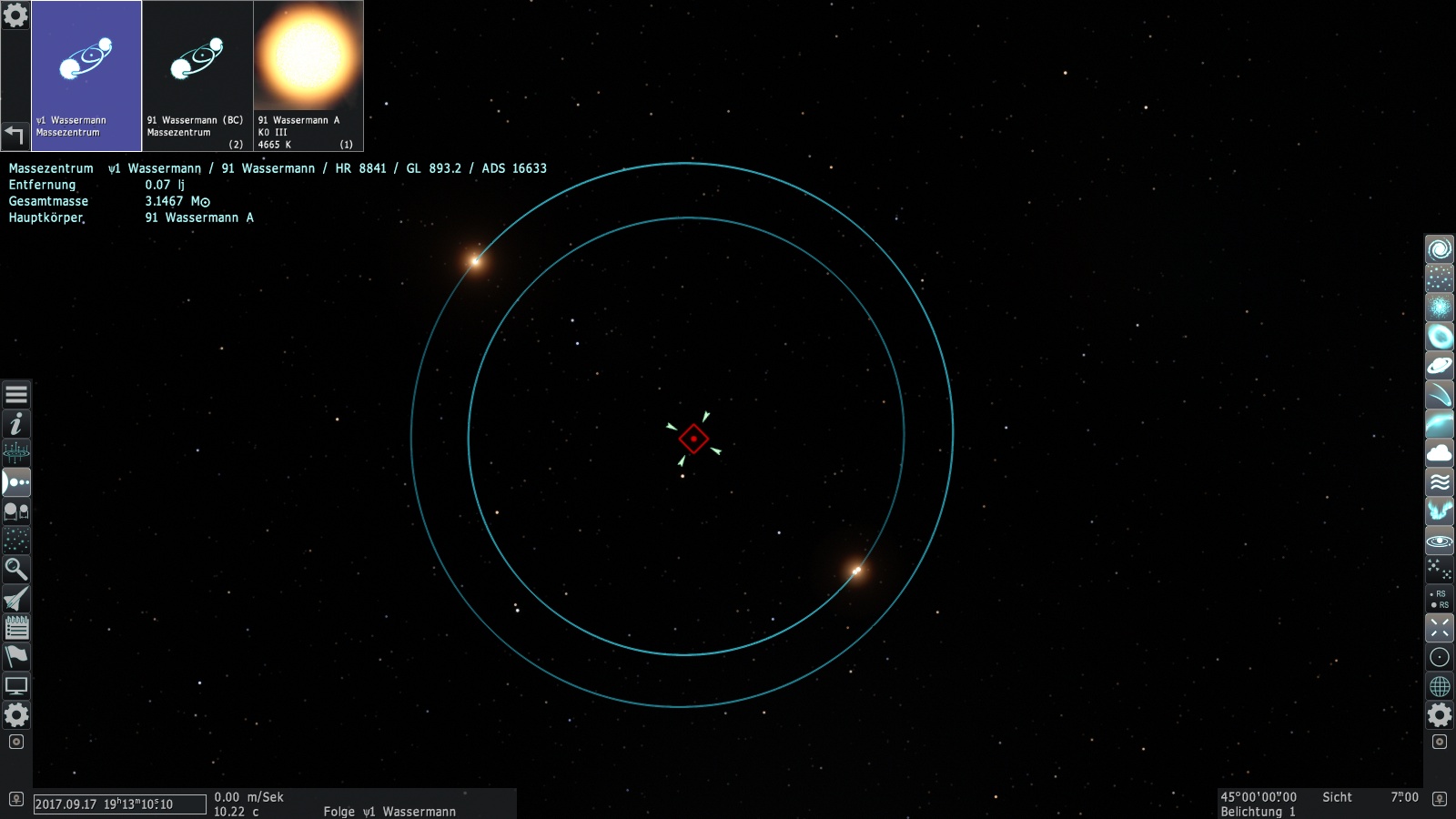Image resolution: width=1456 pixels, height=819 pixels.
Task: Open the gear icon above the system browser
Action: [15, 15]
